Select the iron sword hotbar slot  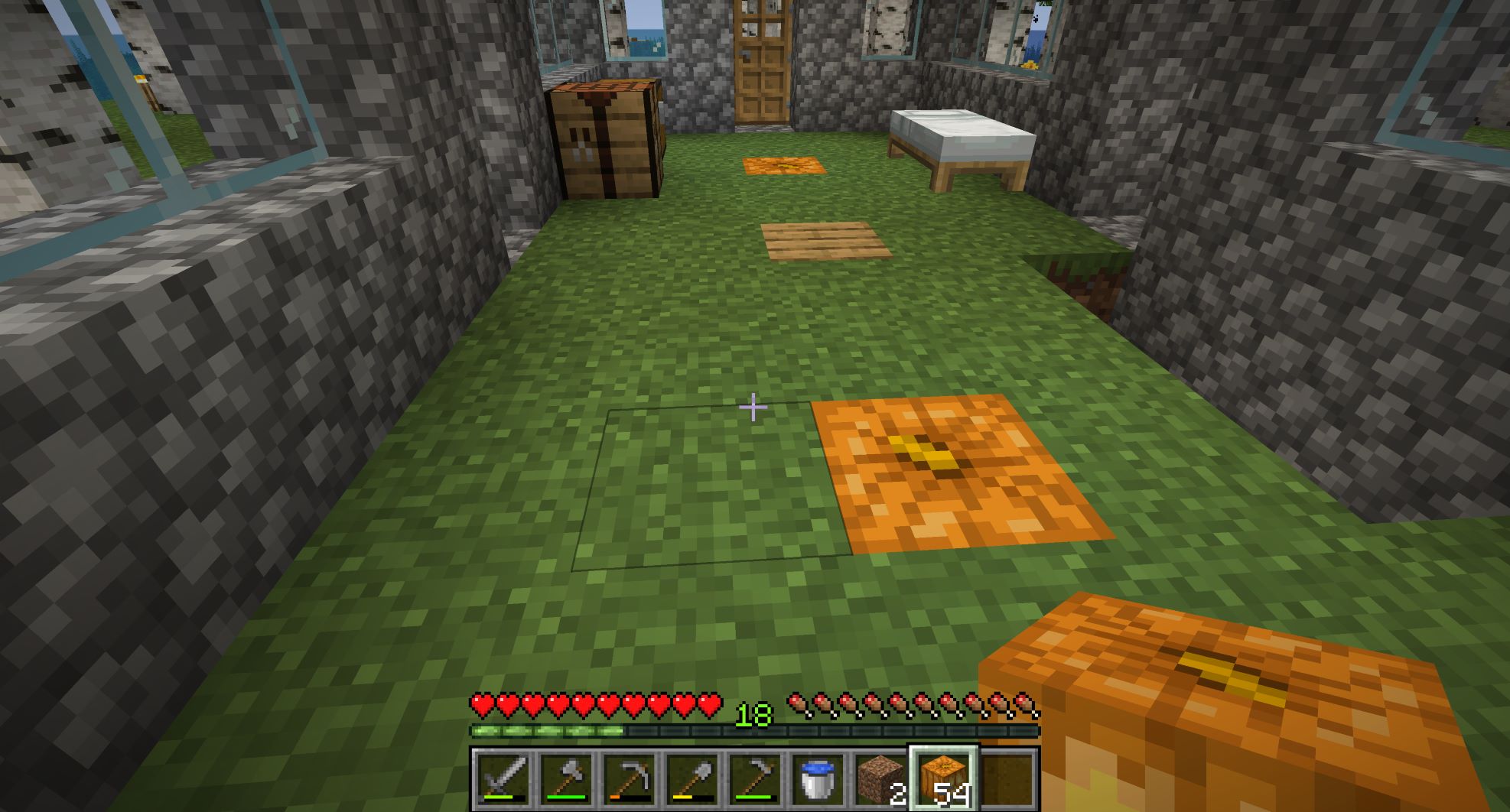pyautogui.click(x=503, y=778)
